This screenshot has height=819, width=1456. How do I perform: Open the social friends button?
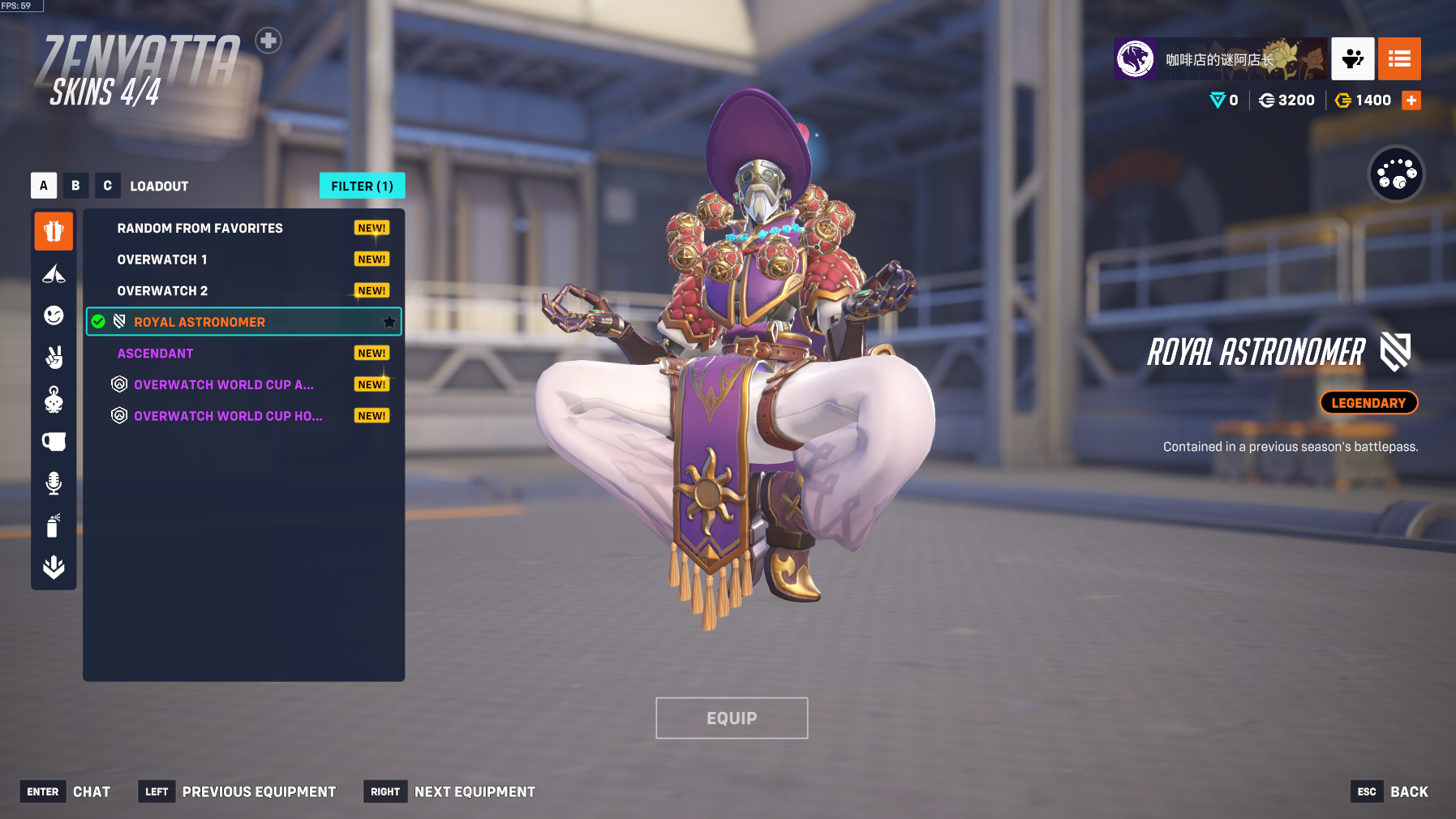[1352, 59]
